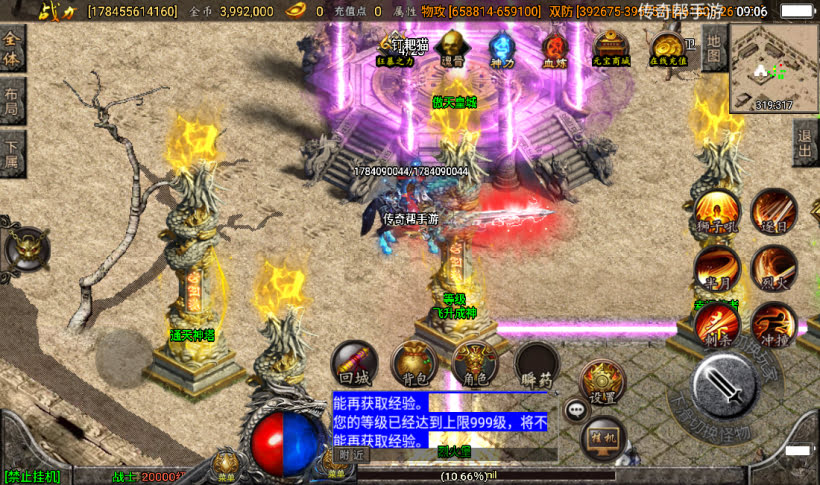Open the 角色 character sheet

[x=474, y=361]
